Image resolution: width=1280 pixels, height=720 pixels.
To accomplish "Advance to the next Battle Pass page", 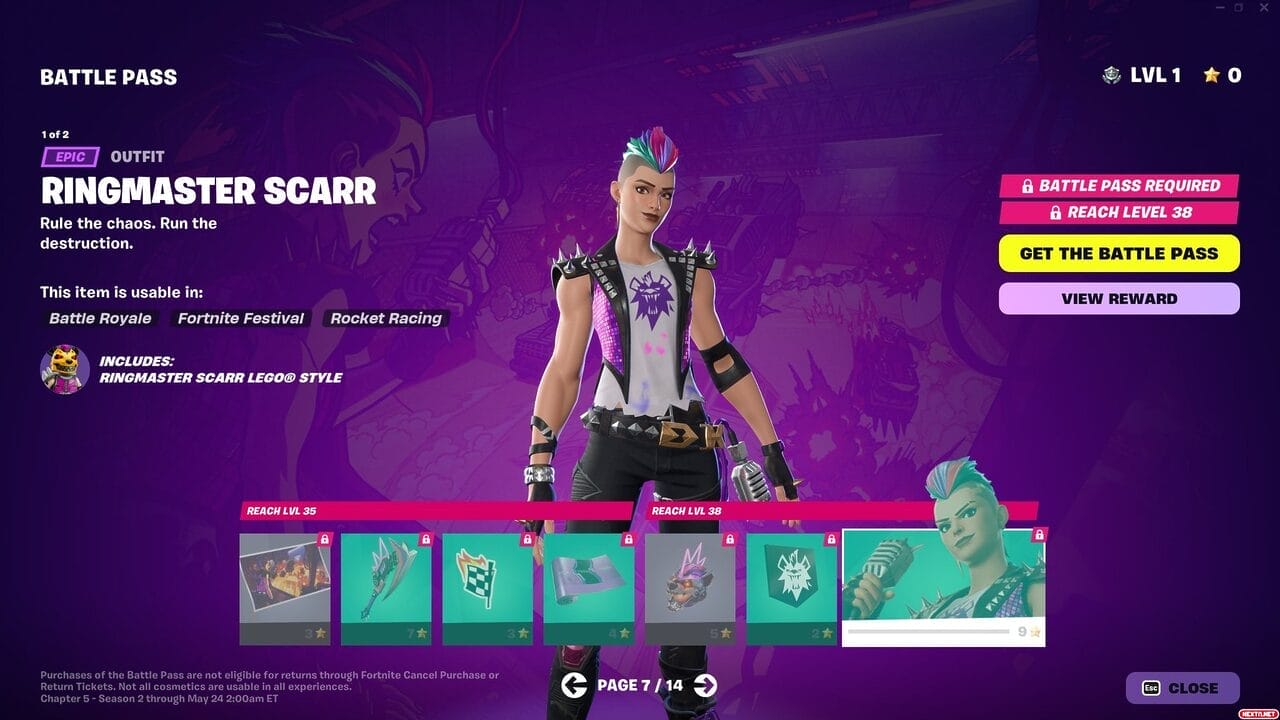I will click(705, 685).
